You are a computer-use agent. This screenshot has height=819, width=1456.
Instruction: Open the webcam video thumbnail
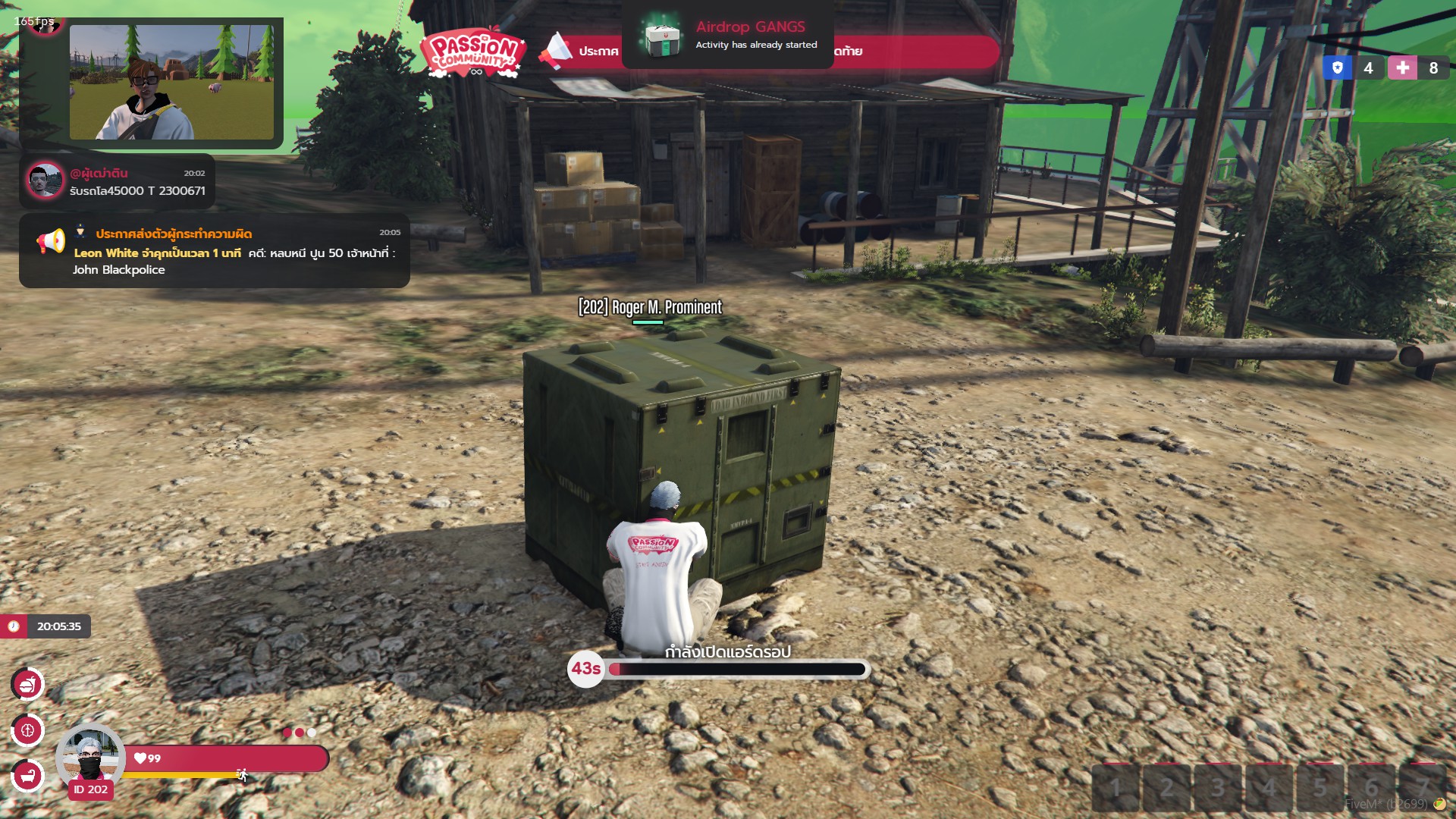click(x=171, y=82)
